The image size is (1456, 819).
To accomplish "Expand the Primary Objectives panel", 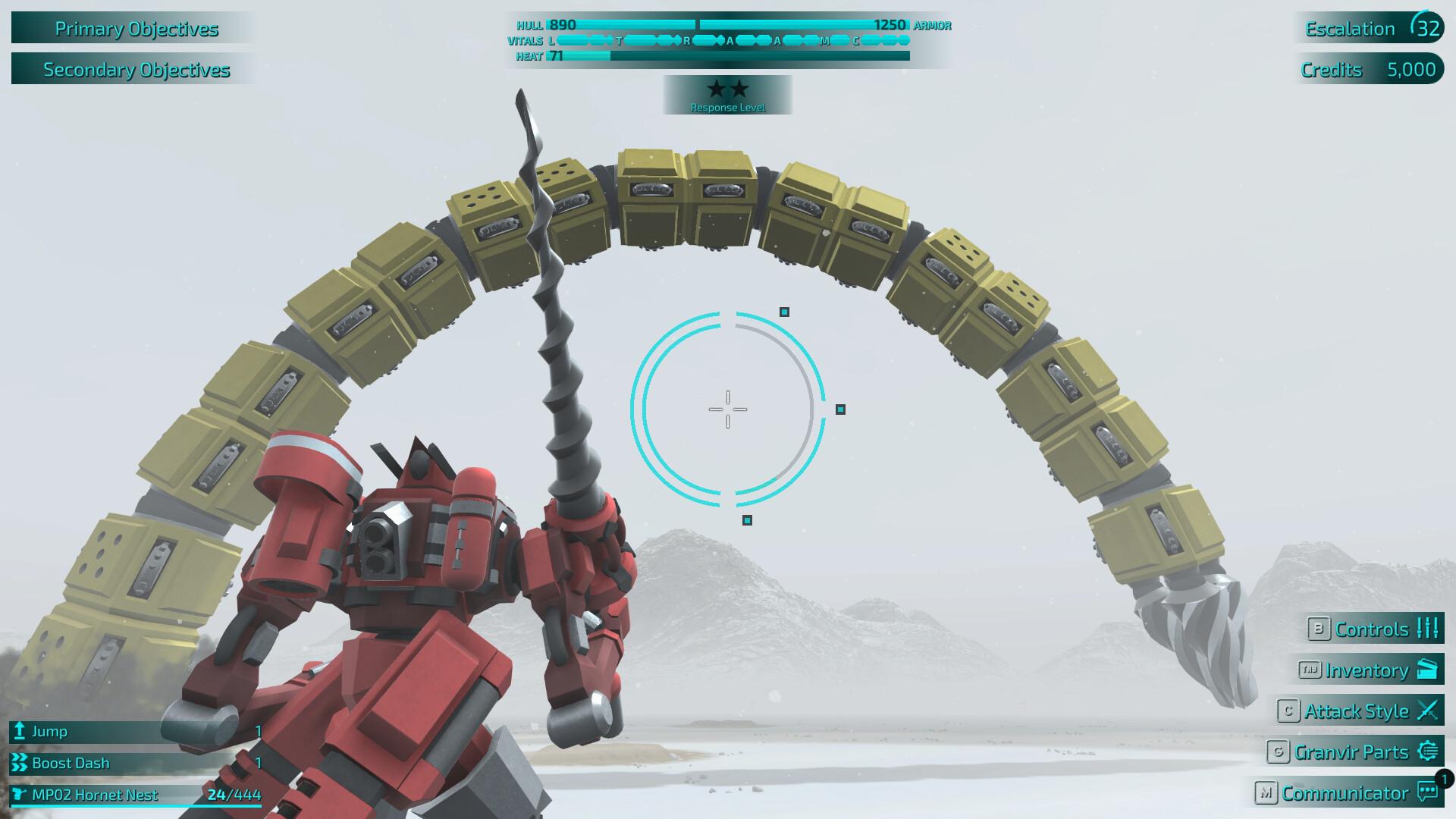I will click(136, 29).
